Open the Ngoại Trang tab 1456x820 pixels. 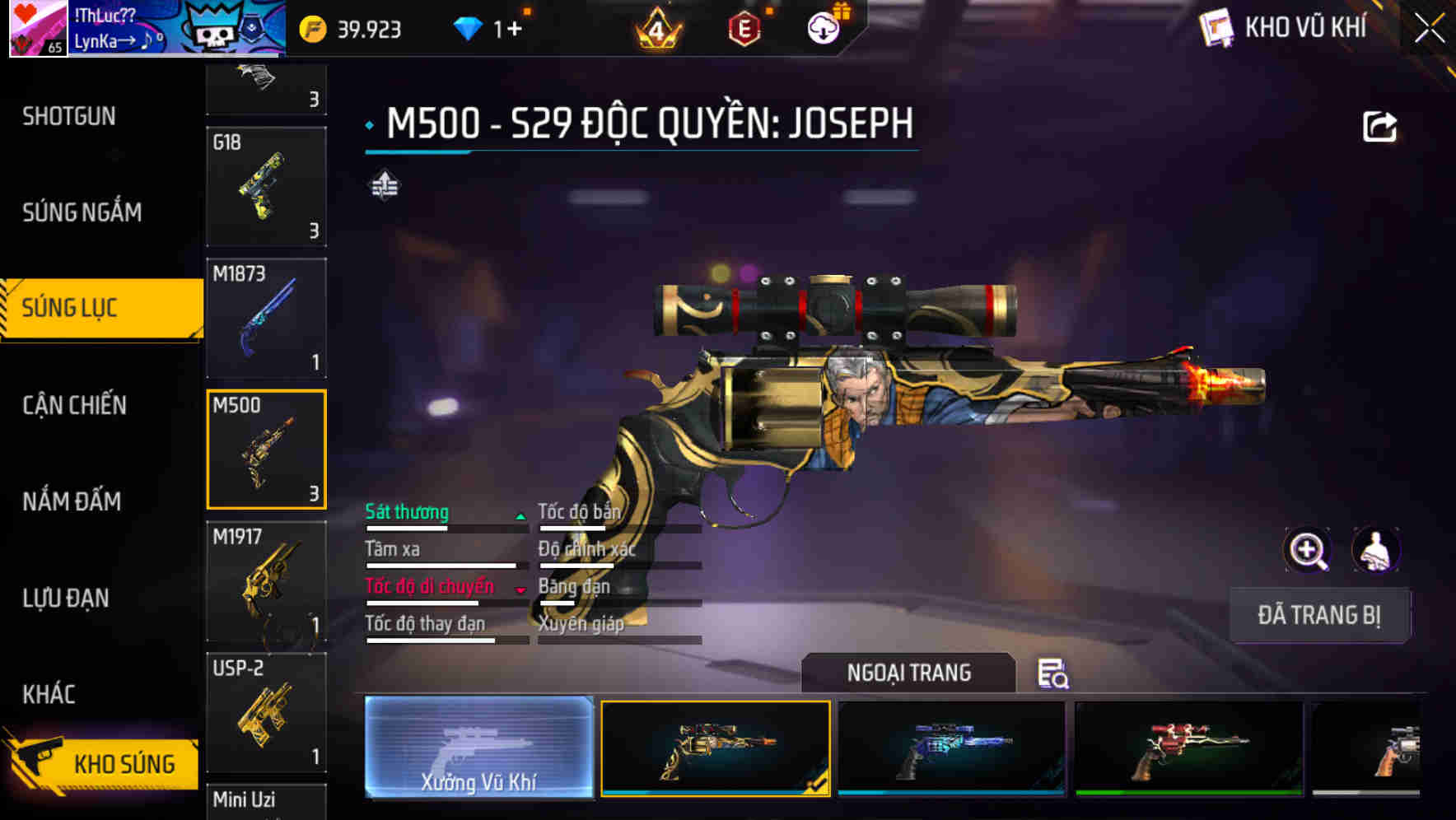pos(909,673)
